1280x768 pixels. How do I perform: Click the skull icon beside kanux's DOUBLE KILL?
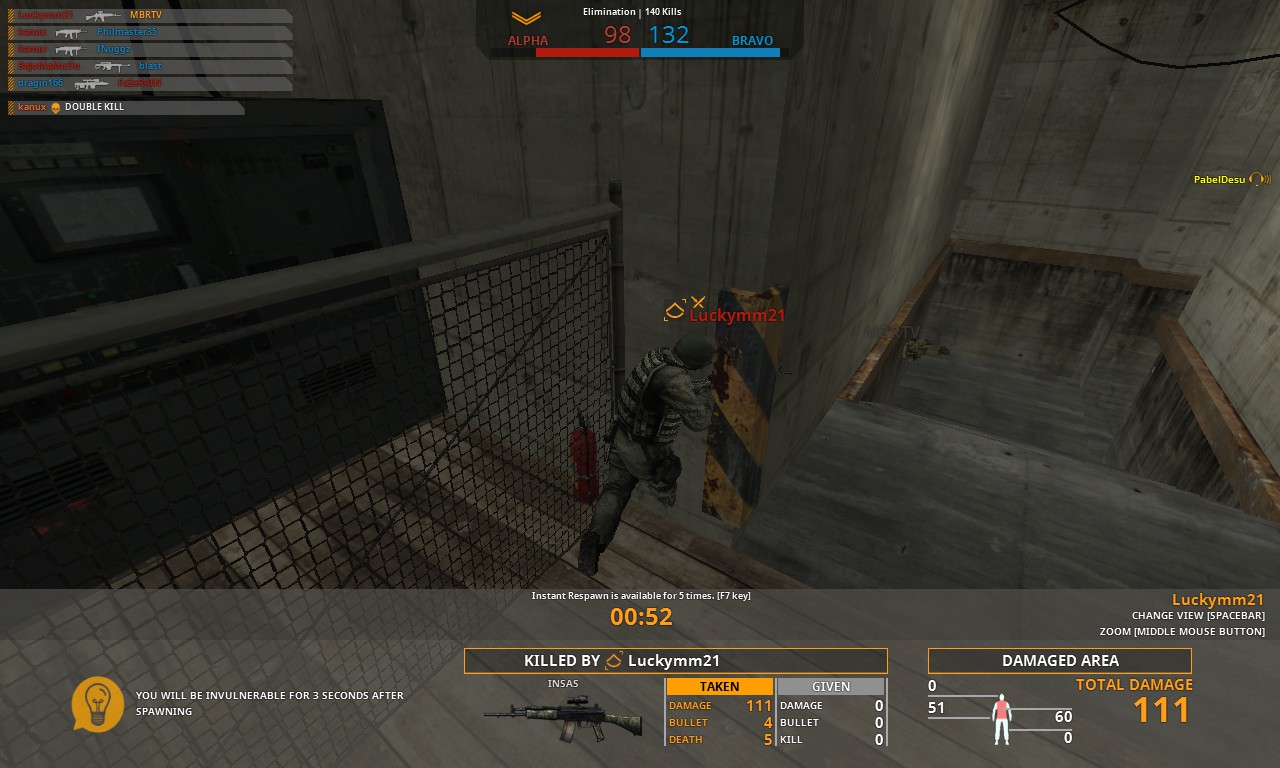[56, 107]
